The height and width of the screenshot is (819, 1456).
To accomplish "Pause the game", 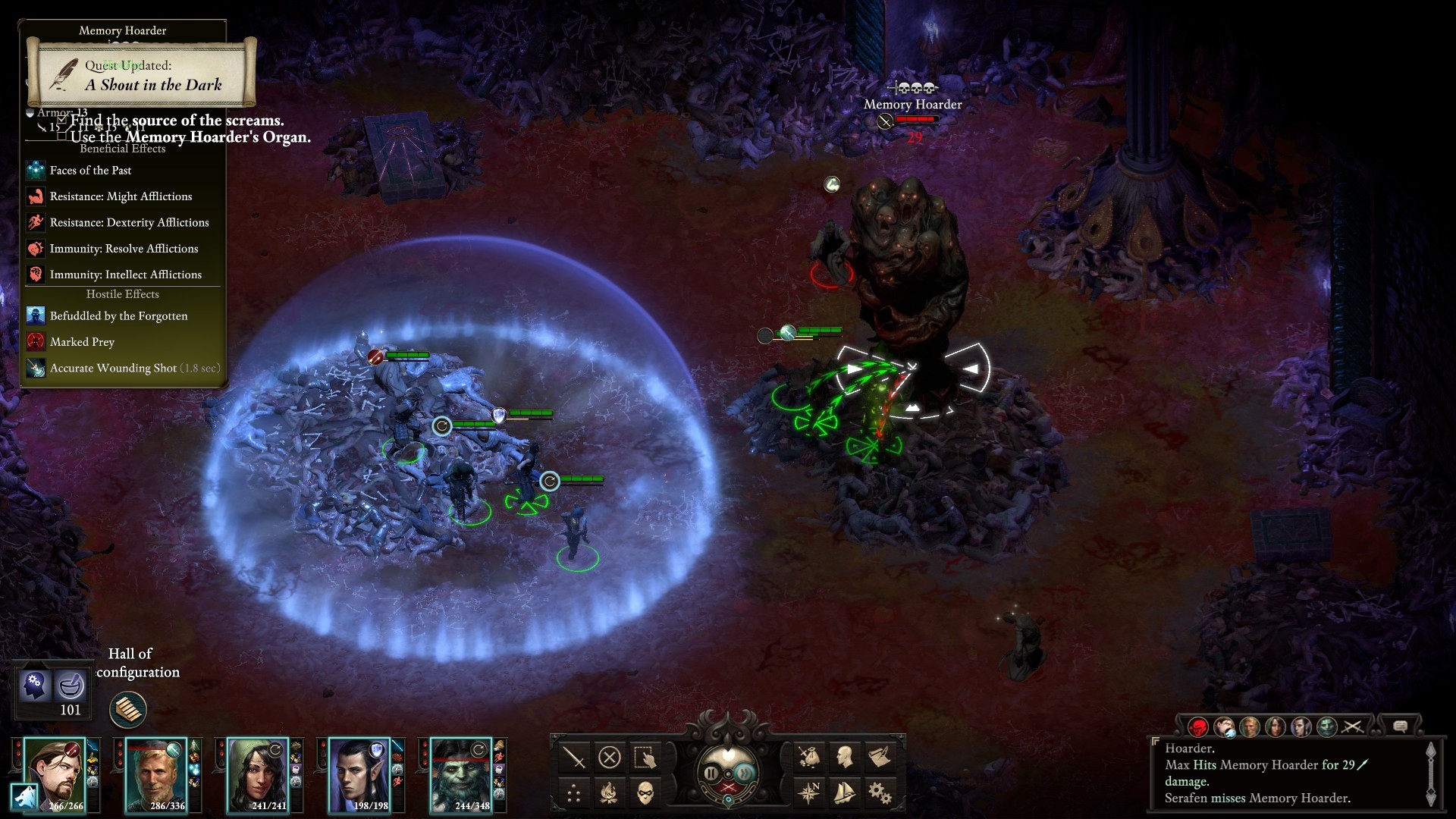I will pyautogui.click(x=711, y=773).
